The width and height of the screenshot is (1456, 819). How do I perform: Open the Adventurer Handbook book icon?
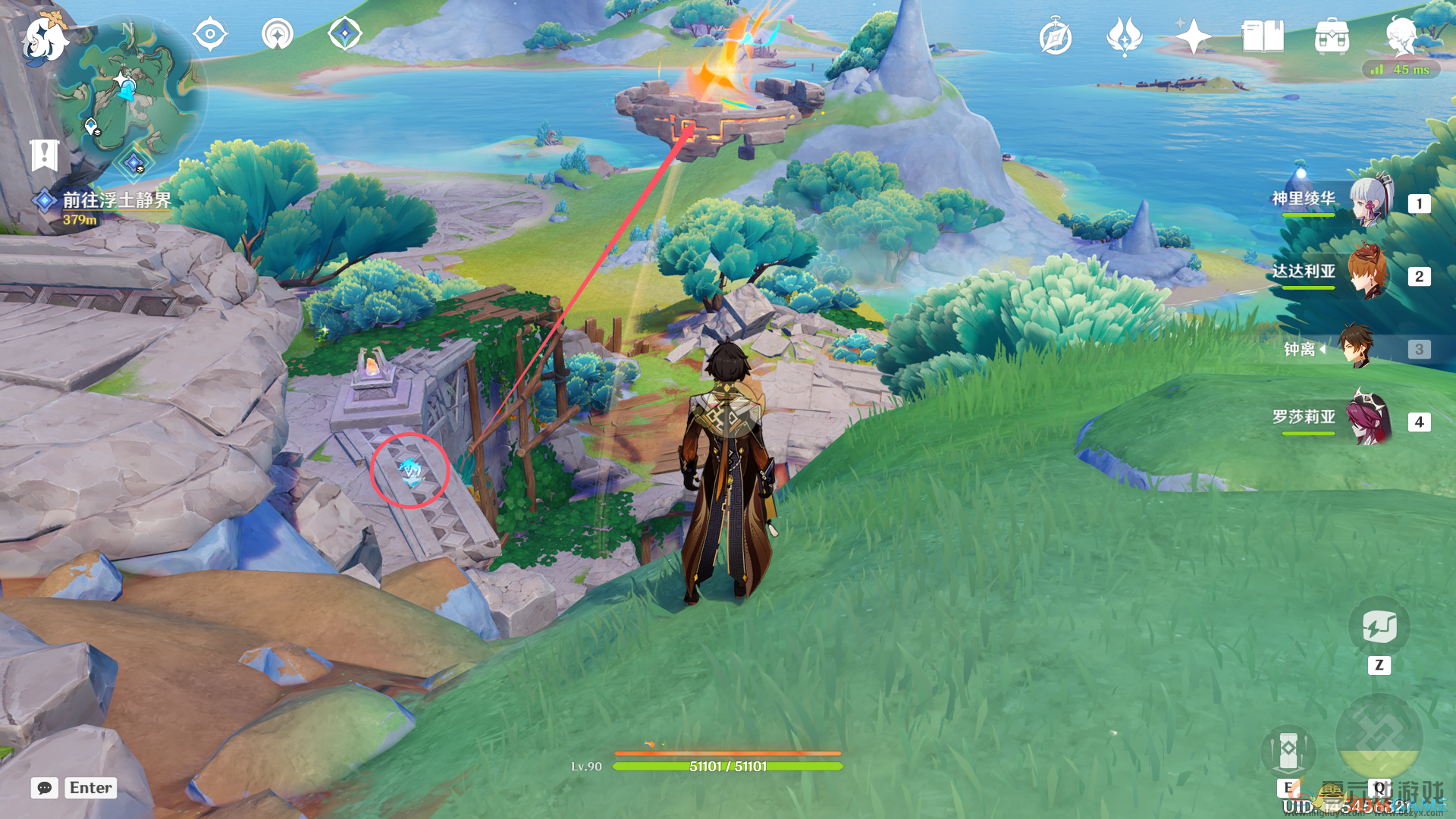(x=1263, y=36)
